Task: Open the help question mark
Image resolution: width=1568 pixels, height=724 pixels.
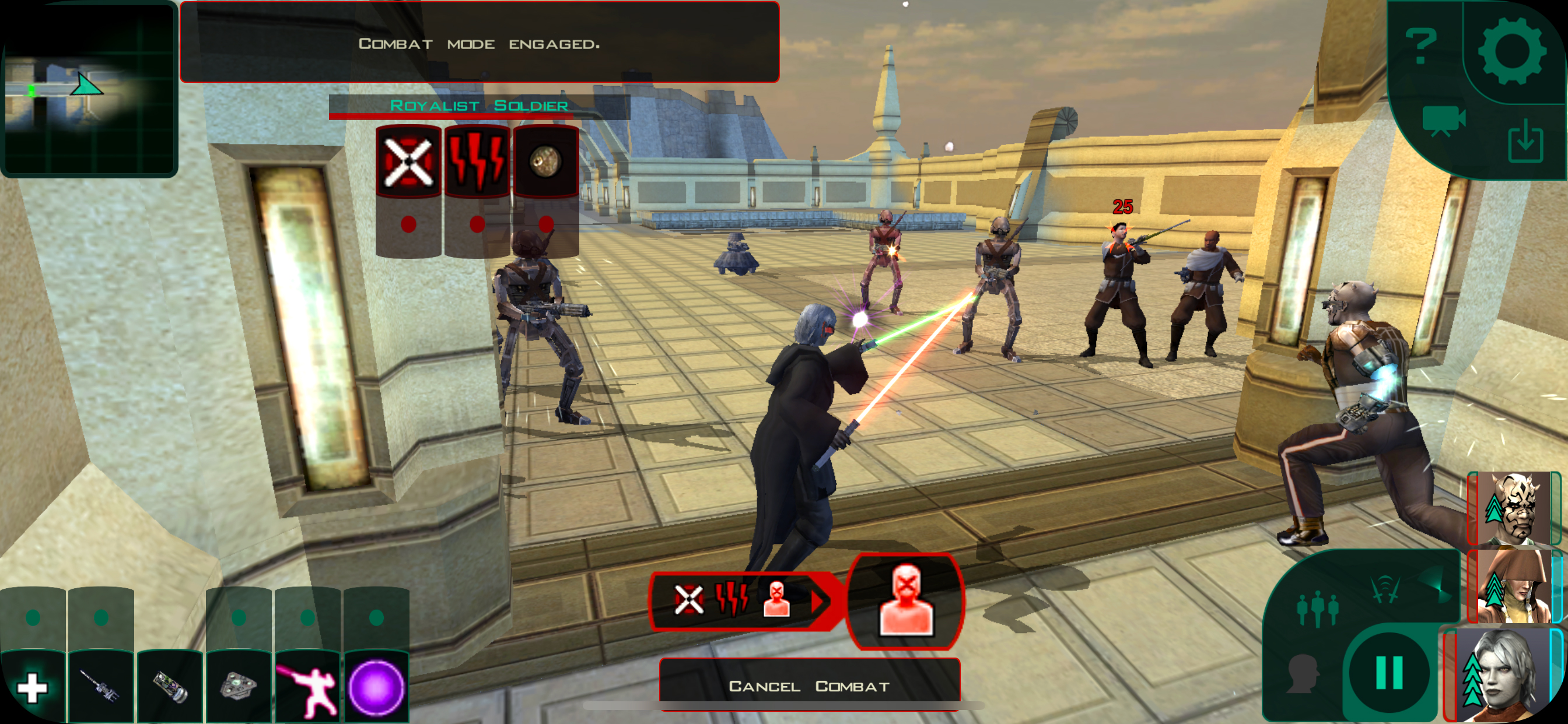Action: (x=1422, y=45)
